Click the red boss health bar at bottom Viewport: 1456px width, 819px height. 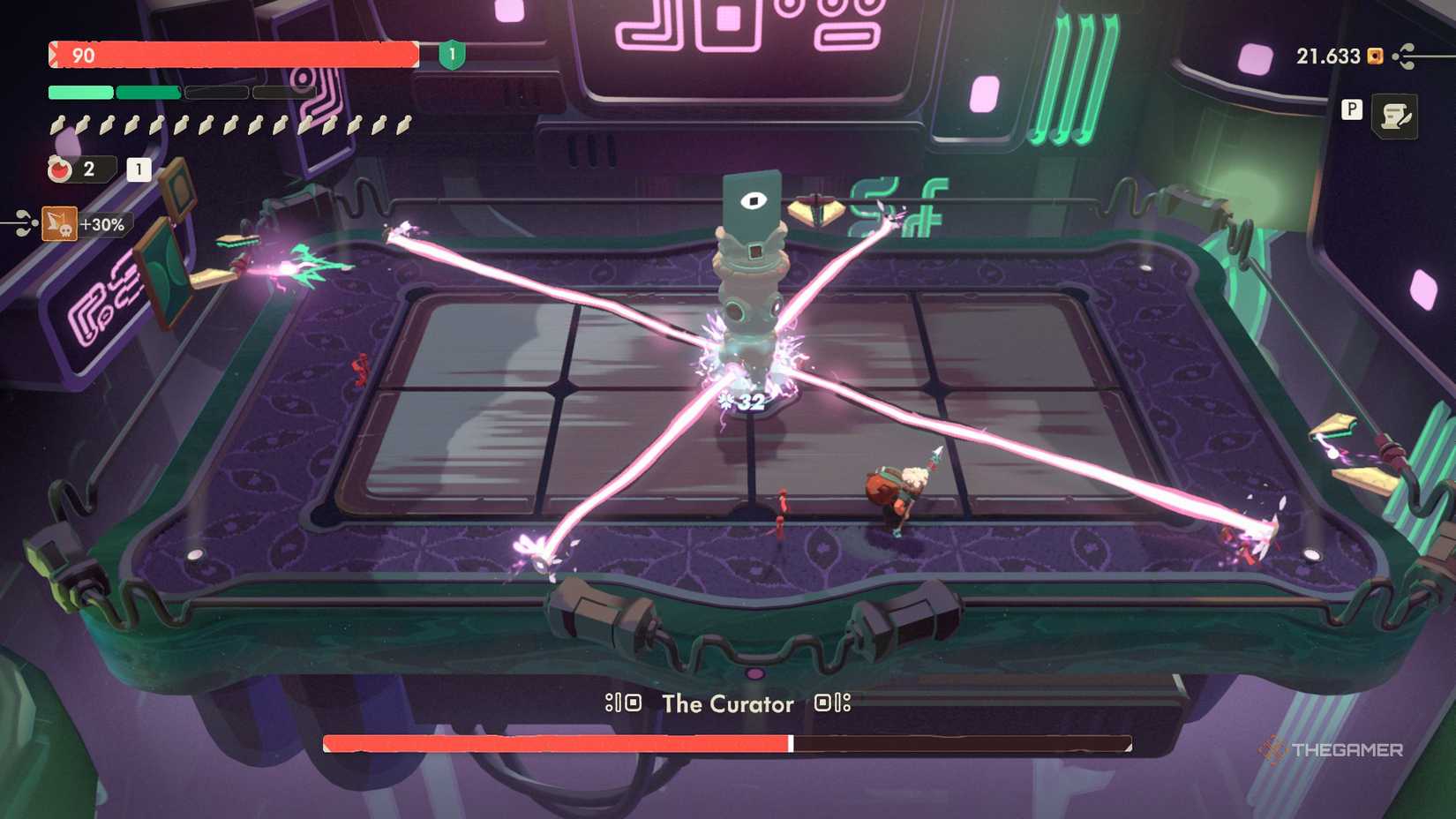pyautogui.click(x=552, y=742)
